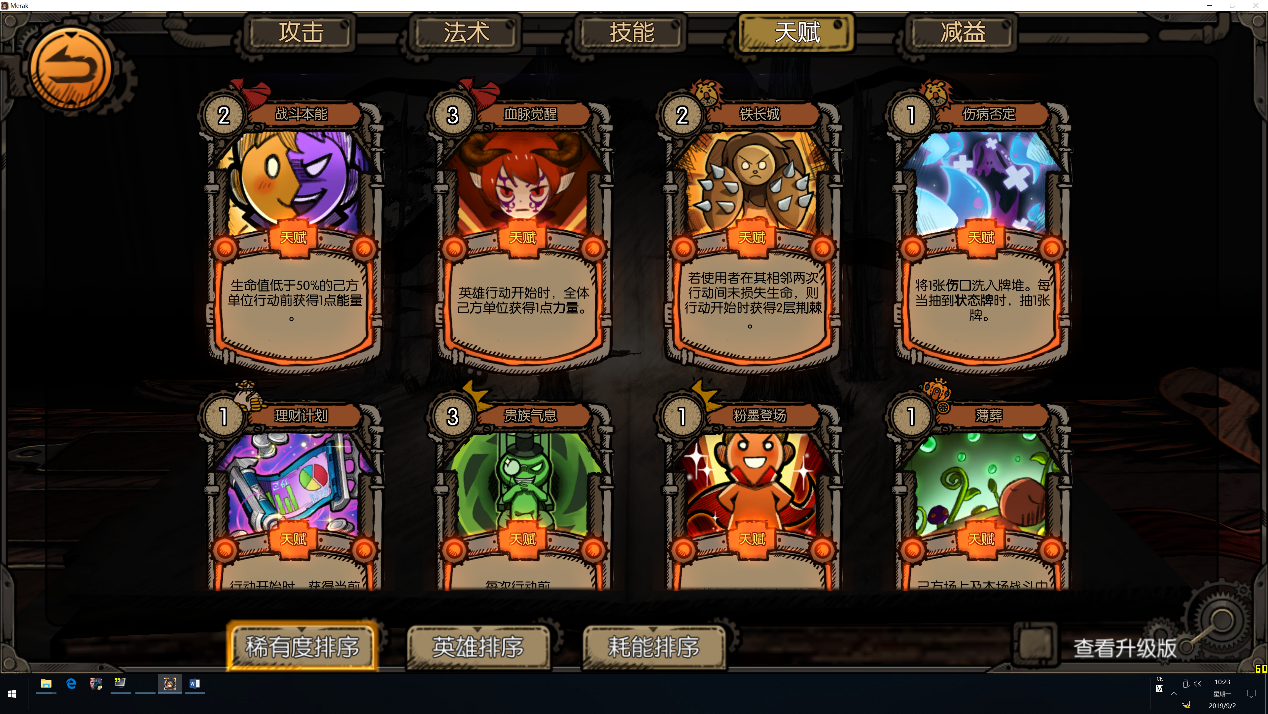This screenshot has width=1268, height=714.
Task: Activate the 耗能排序 sort button
Action: [654, 647]
